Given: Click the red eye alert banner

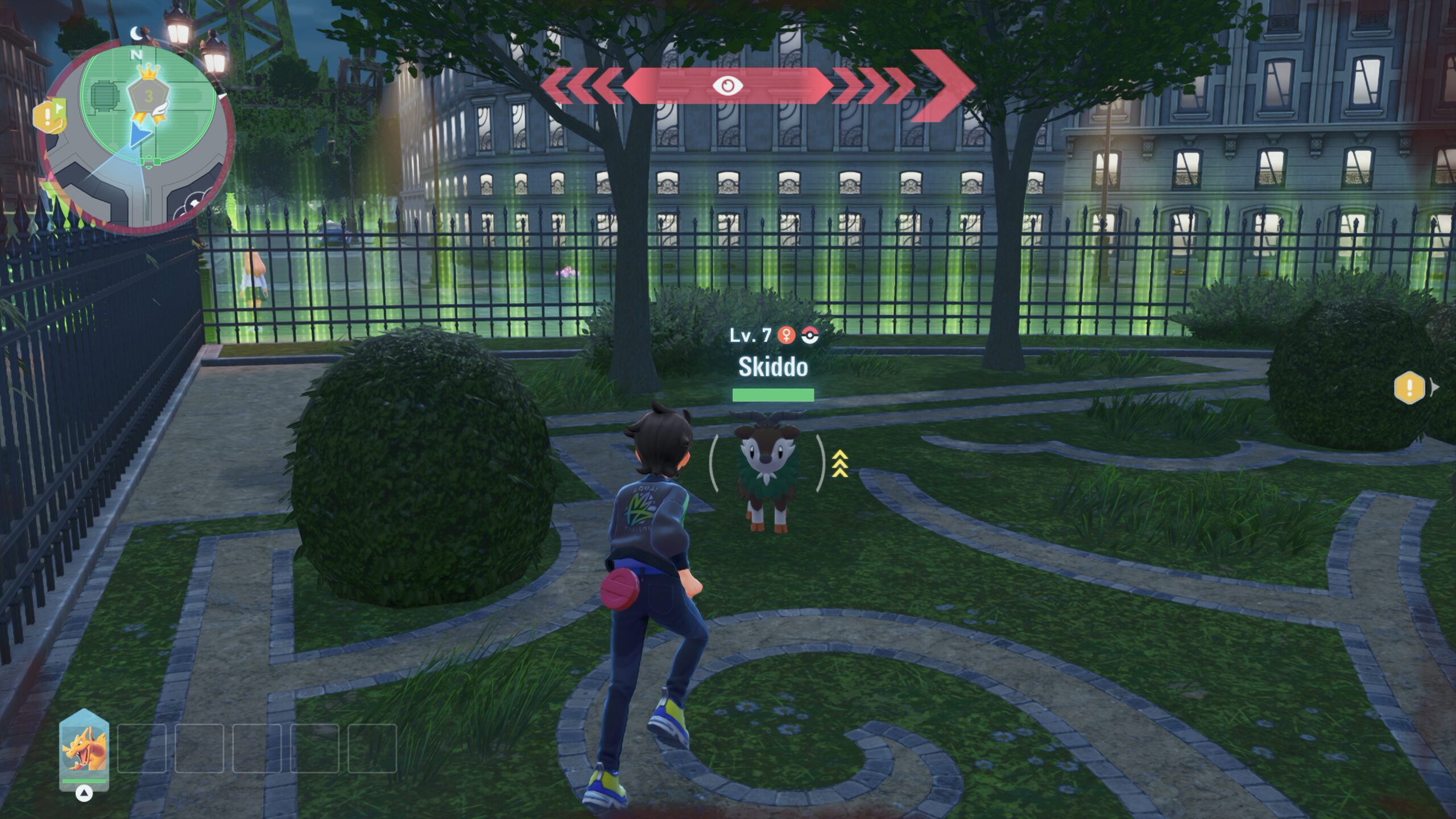Looking at the screenshot, I should 727,86.
